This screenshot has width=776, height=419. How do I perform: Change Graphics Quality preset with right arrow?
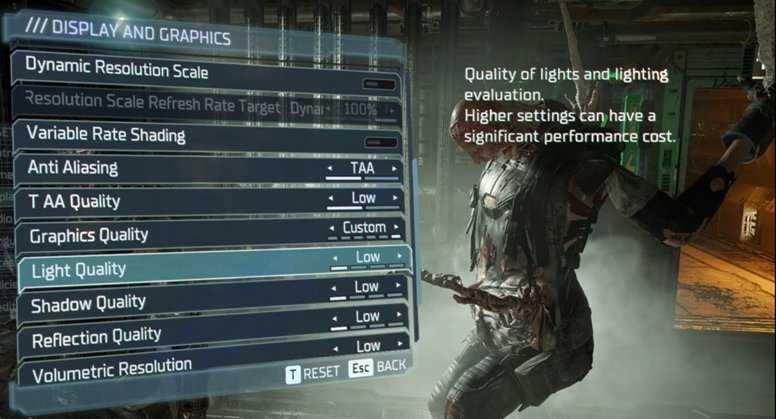398,228
